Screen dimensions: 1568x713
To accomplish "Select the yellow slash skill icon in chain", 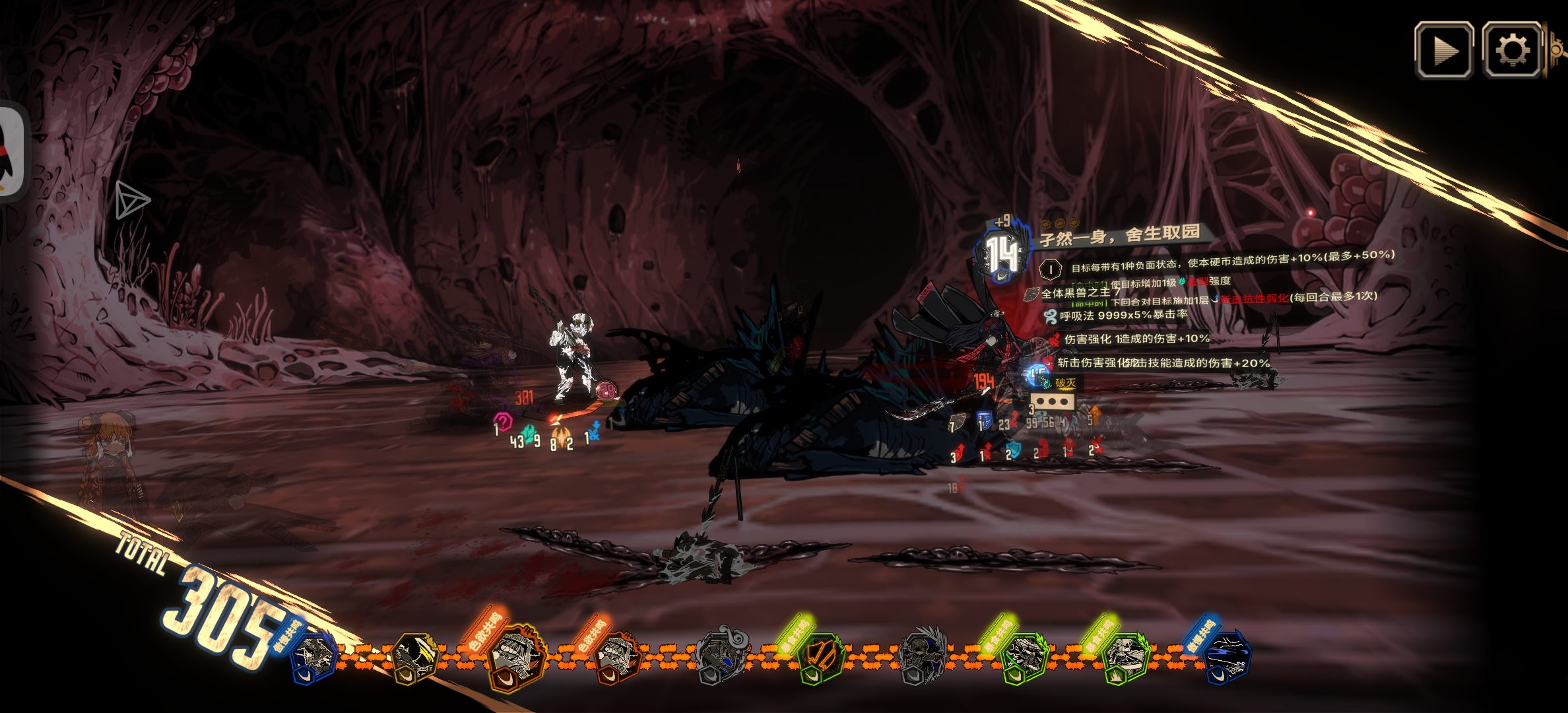I will (413, 658).
